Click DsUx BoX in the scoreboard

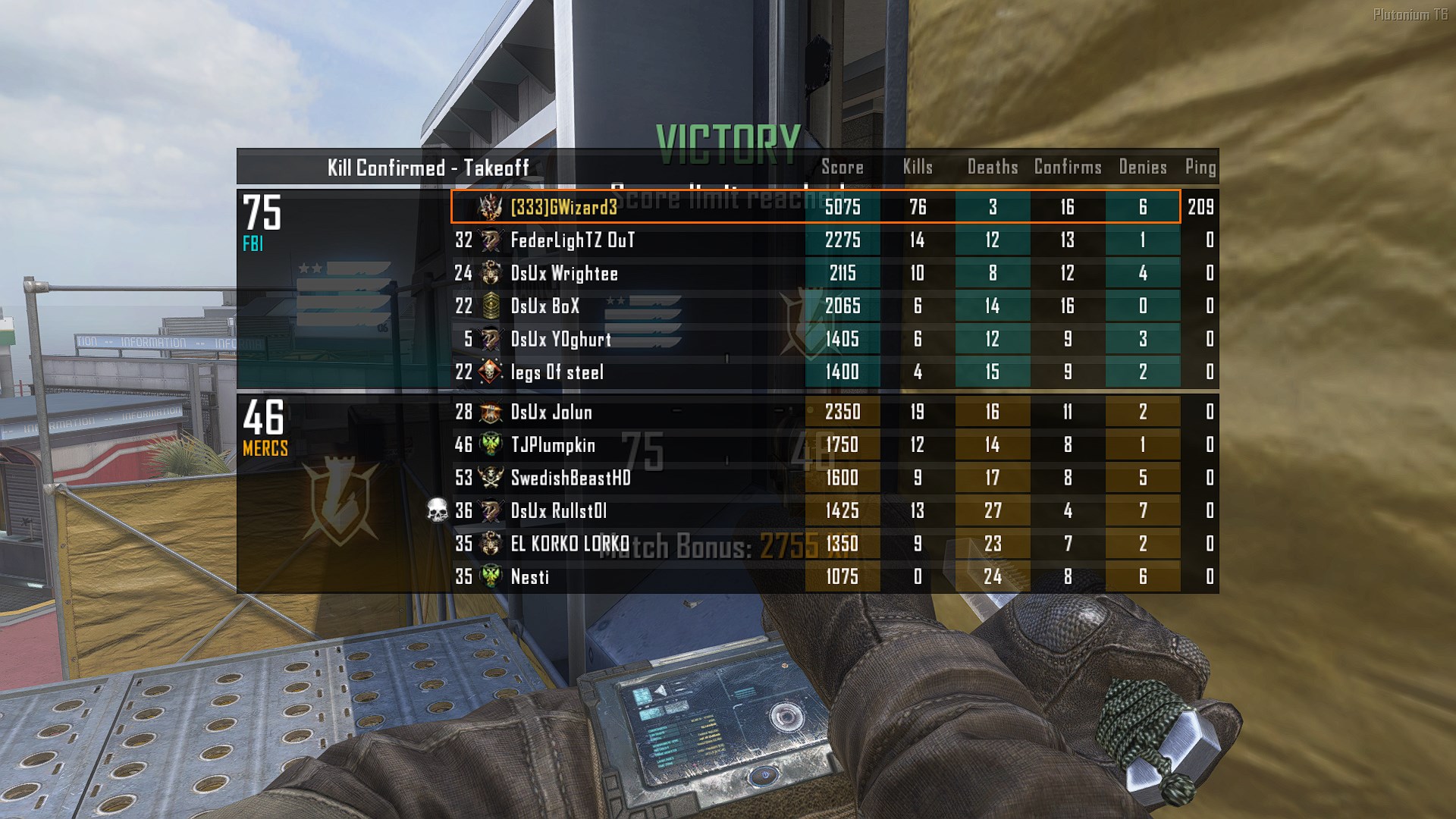click(x=545, y=306)
